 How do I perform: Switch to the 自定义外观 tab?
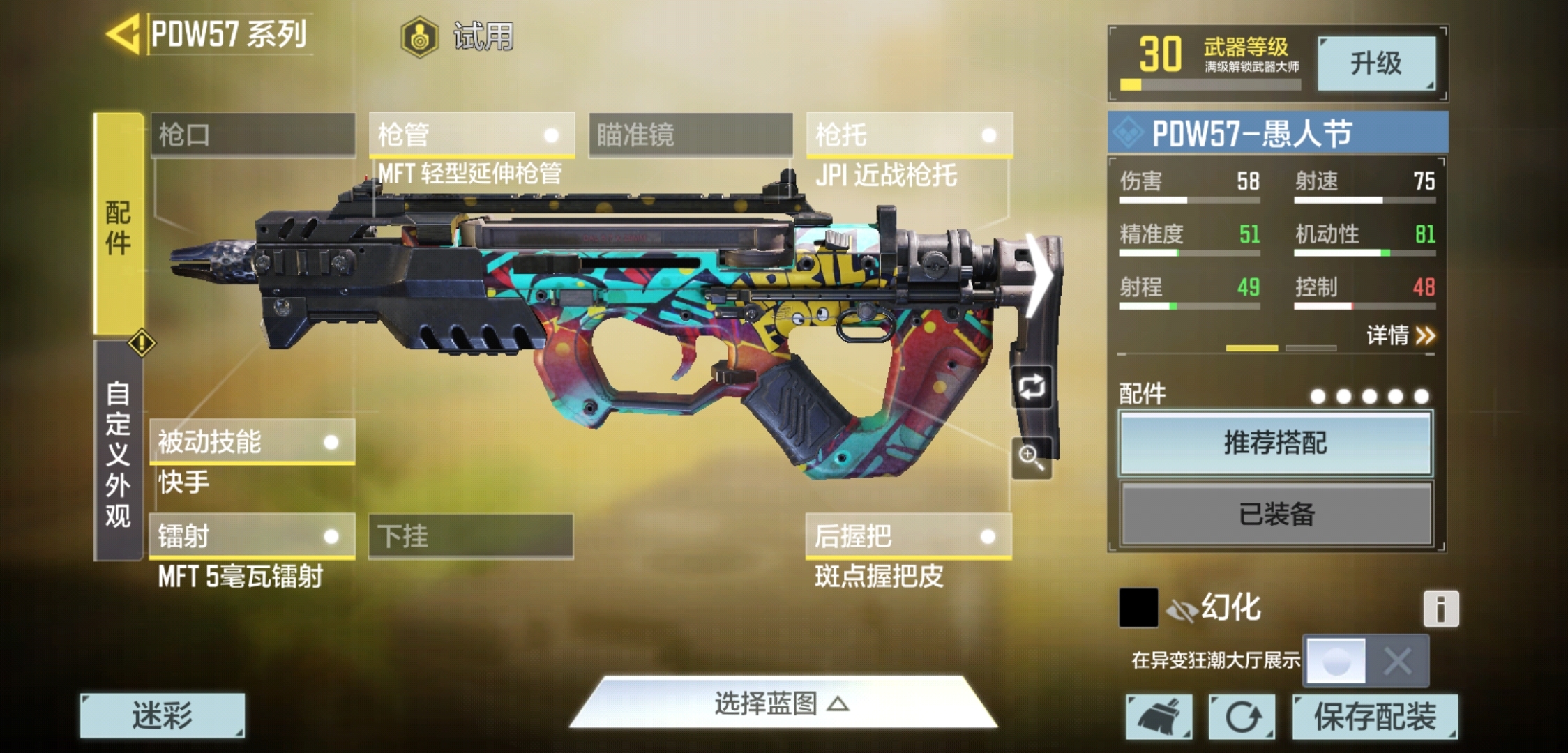118,453
